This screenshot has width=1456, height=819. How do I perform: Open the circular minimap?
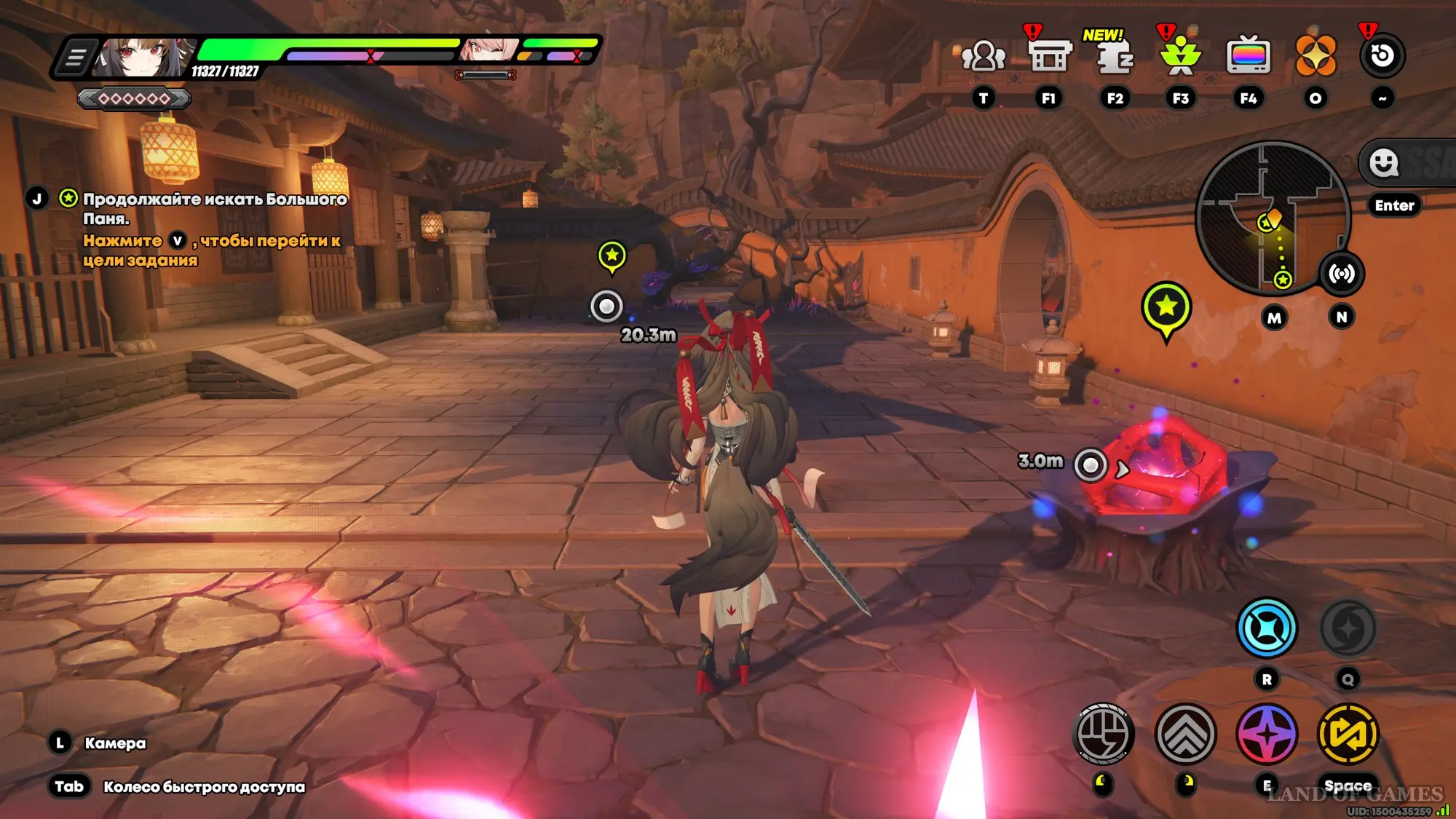coord(1273,218)
